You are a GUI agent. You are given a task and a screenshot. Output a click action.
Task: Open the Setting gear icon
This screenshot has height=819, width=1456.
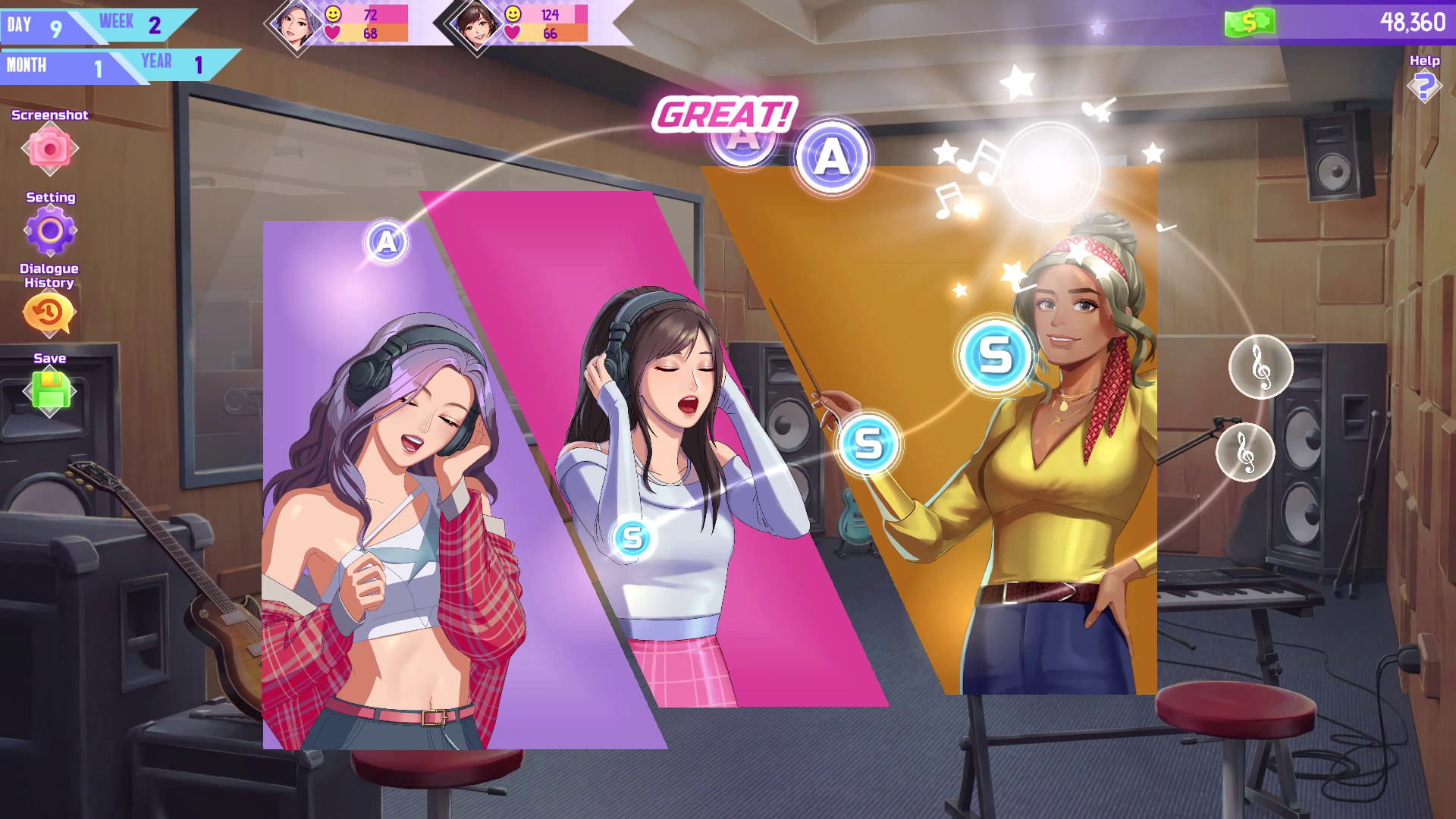coord(49,228)
